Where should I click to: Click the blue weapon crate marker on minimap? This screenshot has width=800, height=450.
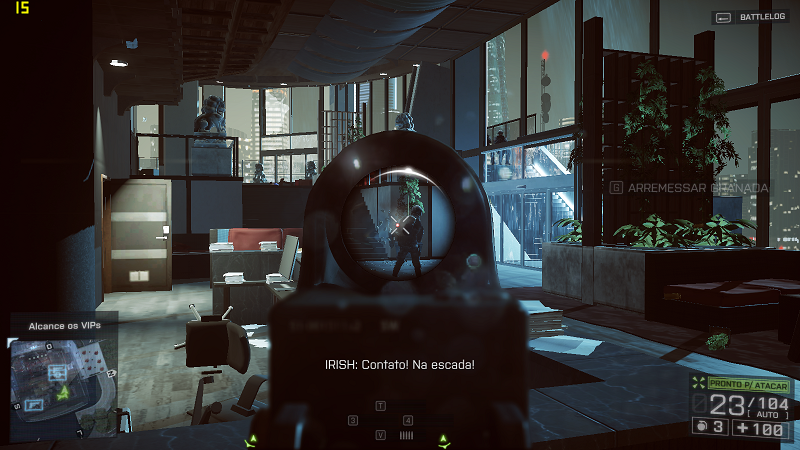(x=34, y=404)
